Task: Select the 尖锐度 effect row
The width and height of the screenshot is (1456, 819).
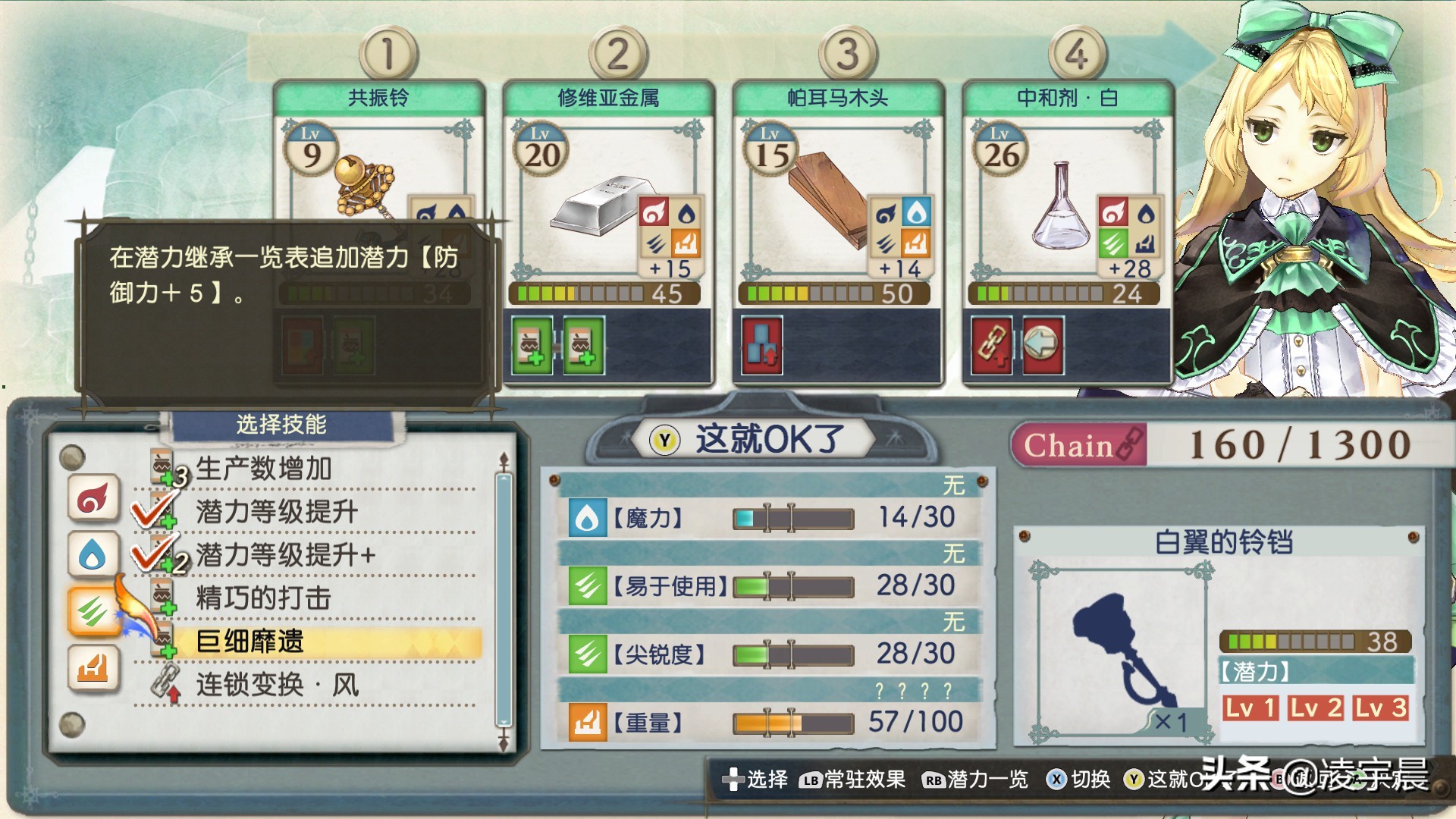Action: [x=767, y=654]
